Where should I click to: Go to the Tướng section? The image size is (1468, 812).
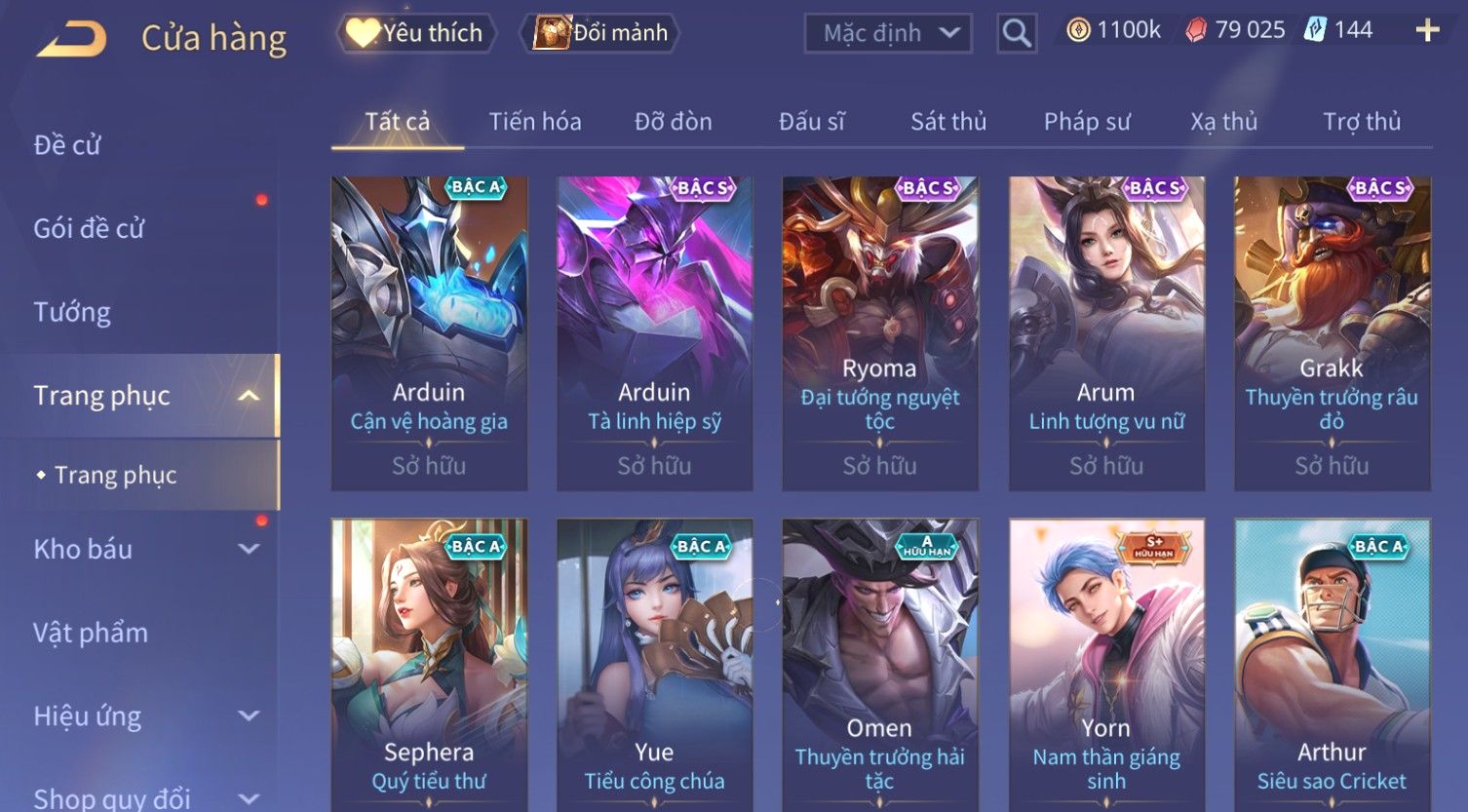(72, 312)
